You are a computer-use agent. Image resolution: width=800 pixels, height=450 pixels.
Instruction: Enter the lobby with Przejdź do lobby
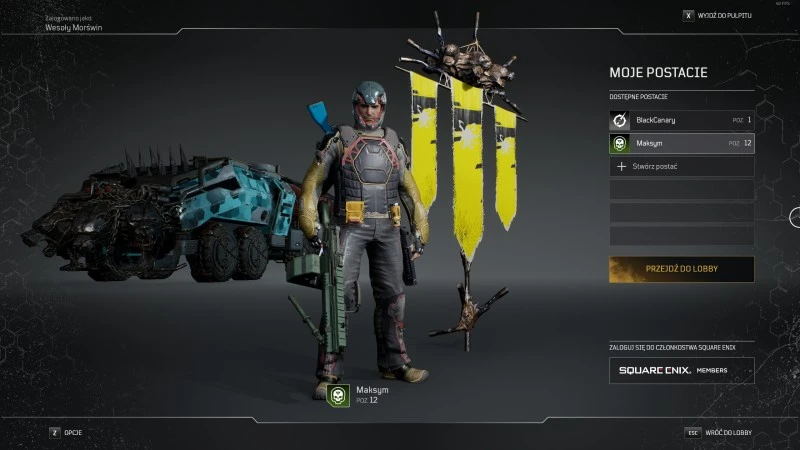point(681,269)
